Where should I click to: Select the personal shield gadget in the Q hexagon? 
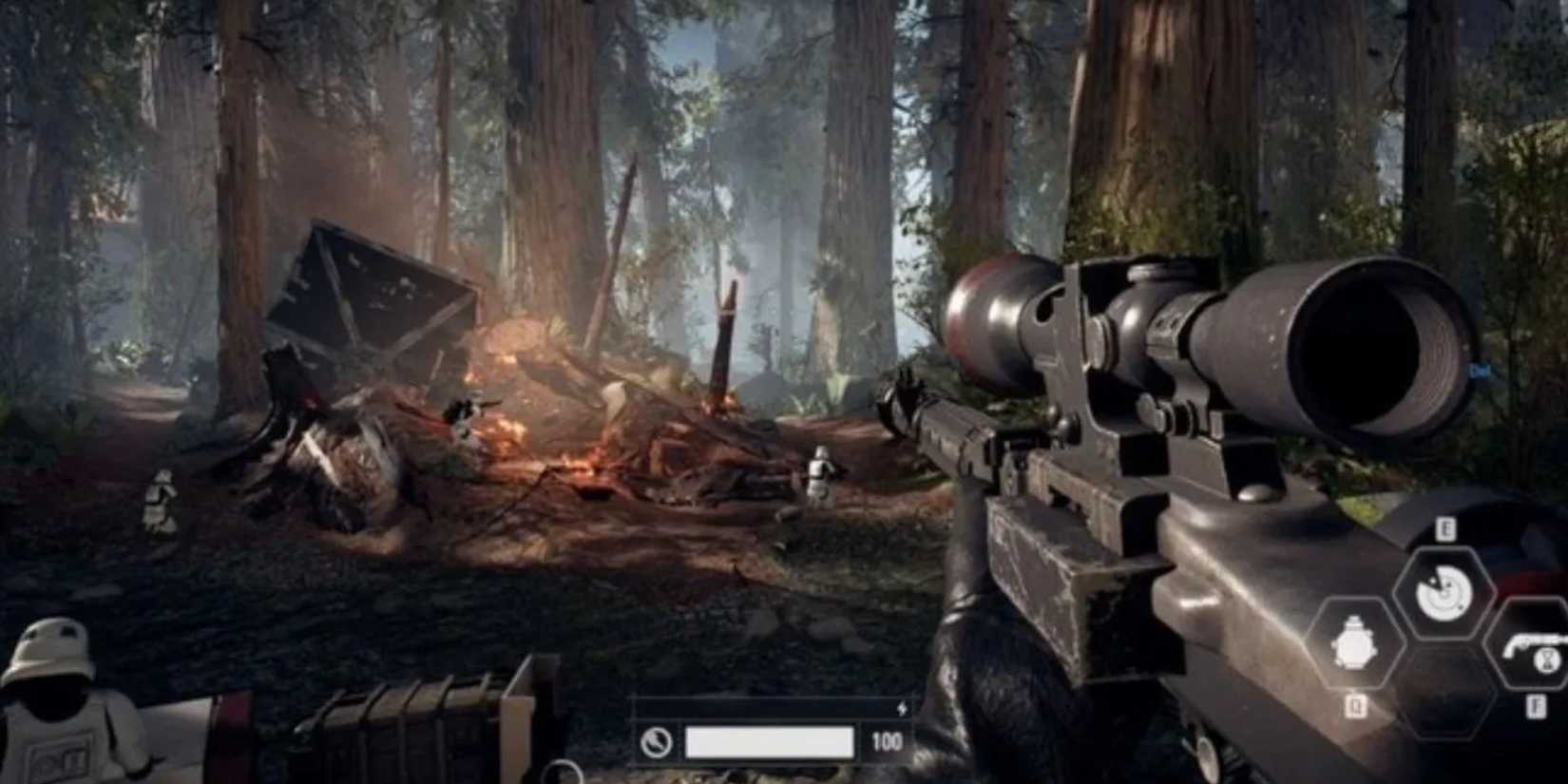[1354, 641]
